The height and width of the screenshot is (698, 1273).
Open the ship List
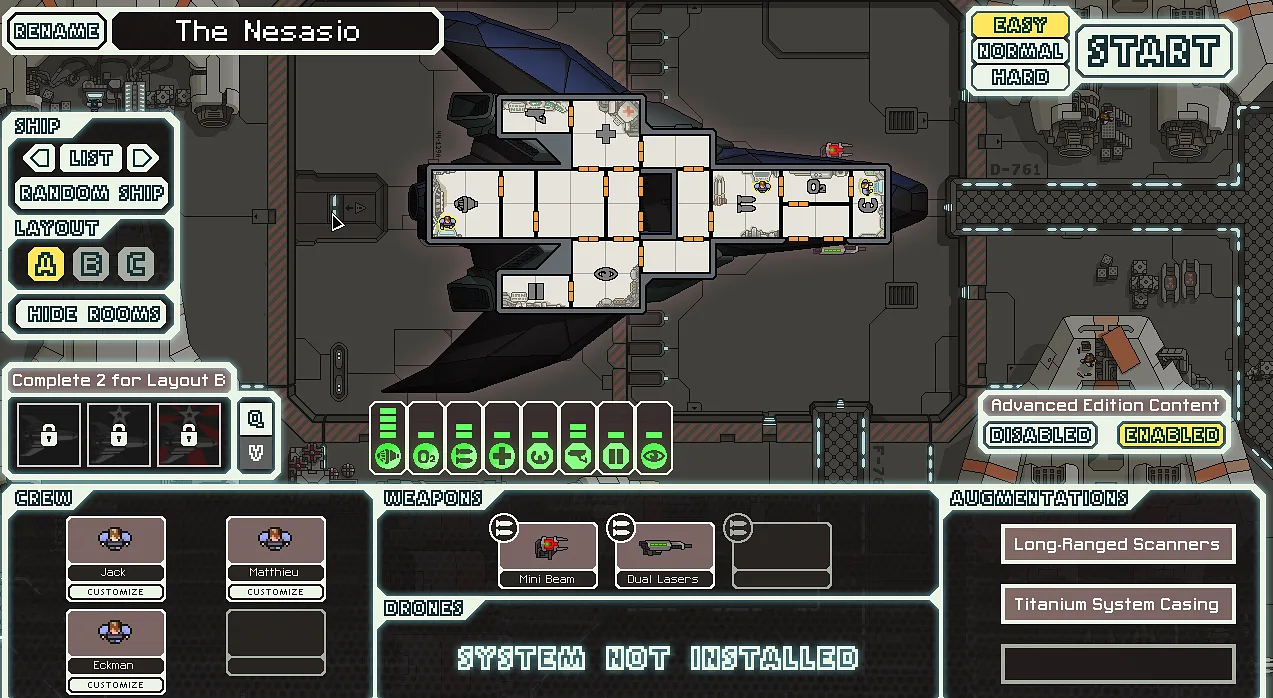tap(91, 158)
